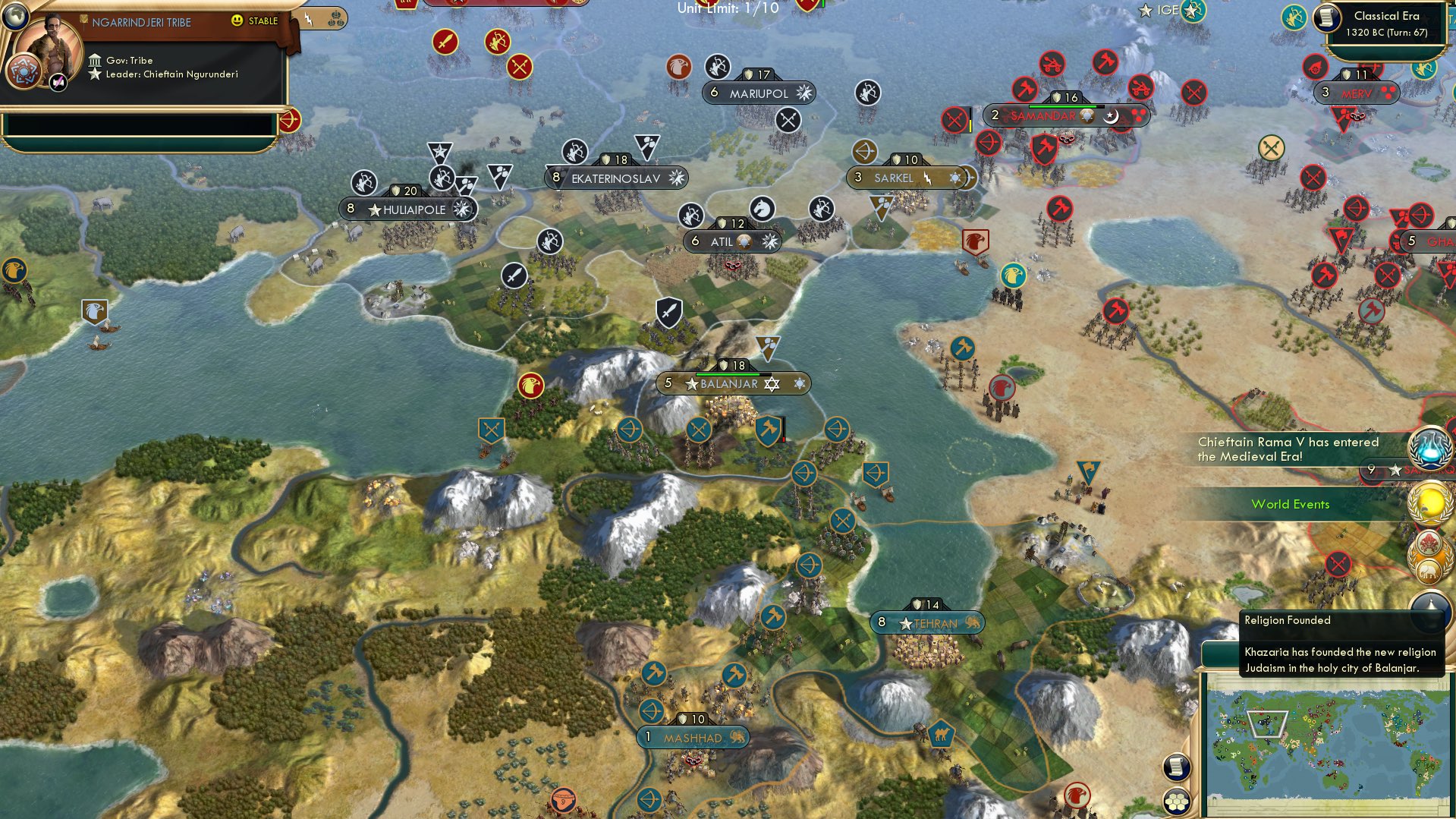The image size is (1456, 819).
Task: Click the magenta icon beside the leader portrait
Action: click(58, 82)
